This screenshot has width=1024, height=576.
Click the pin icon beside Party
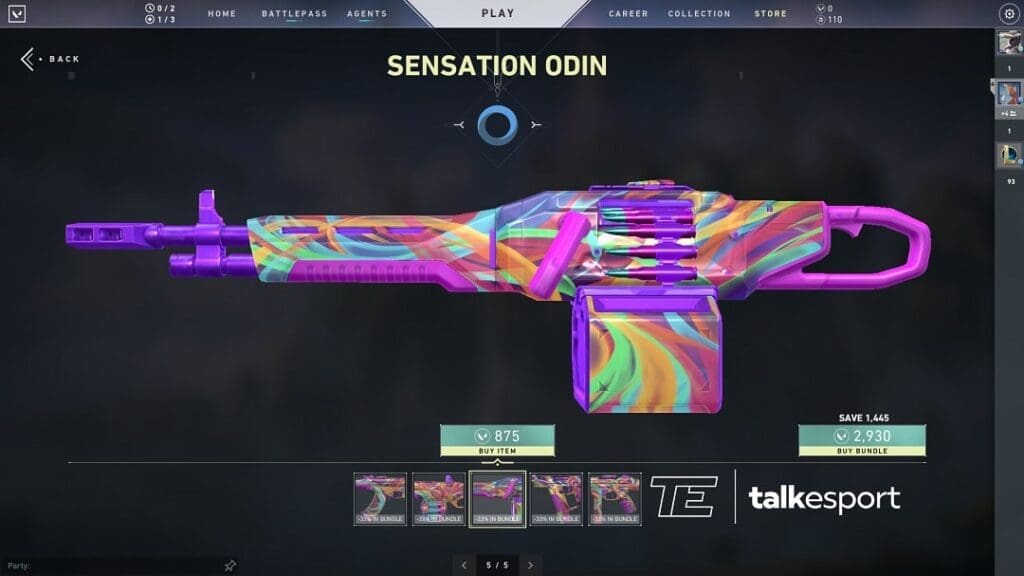coord(230,565)
